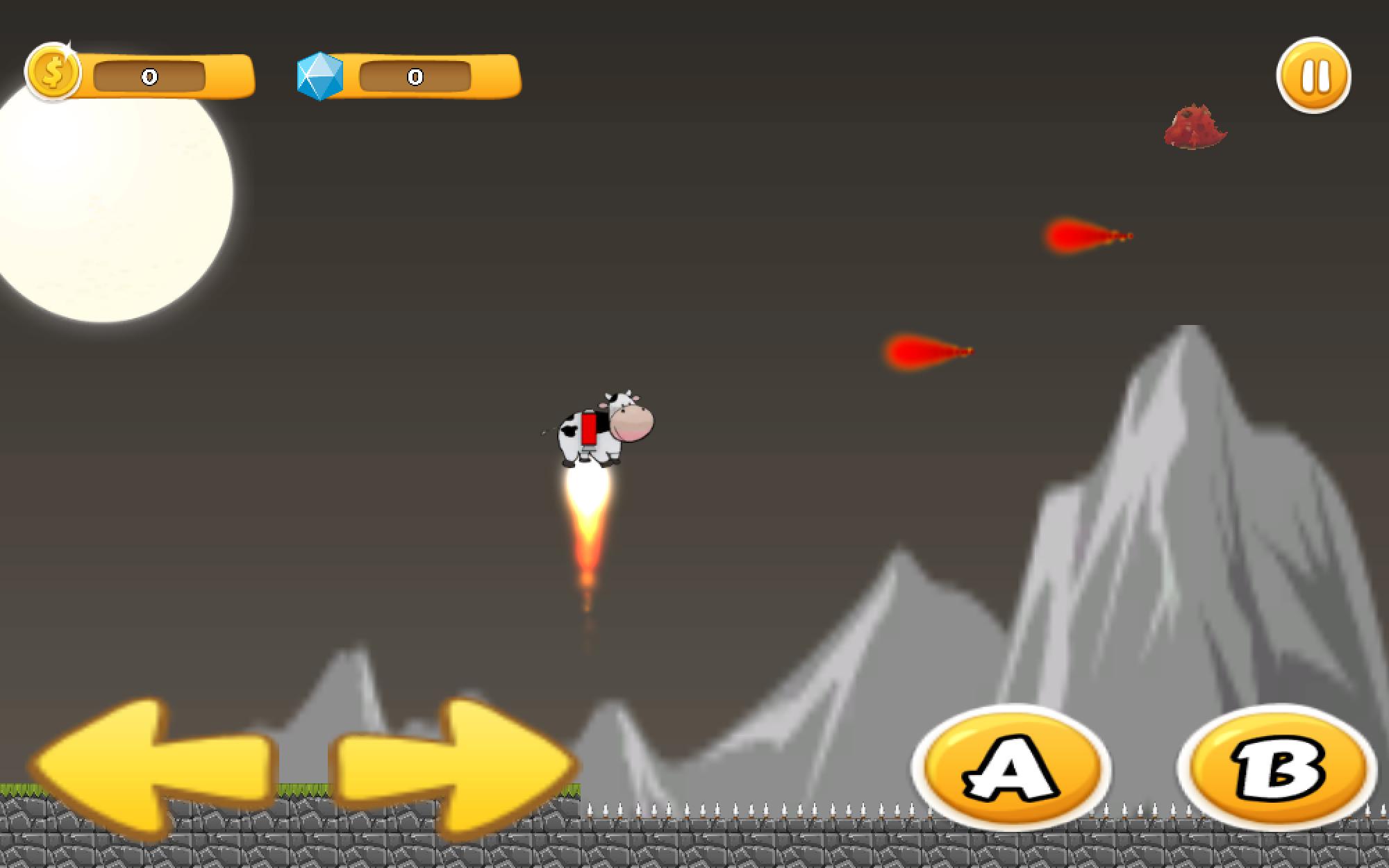Click the gold coin currency icon
Viewport: 1389px width, 868px height.
[54, 72]
